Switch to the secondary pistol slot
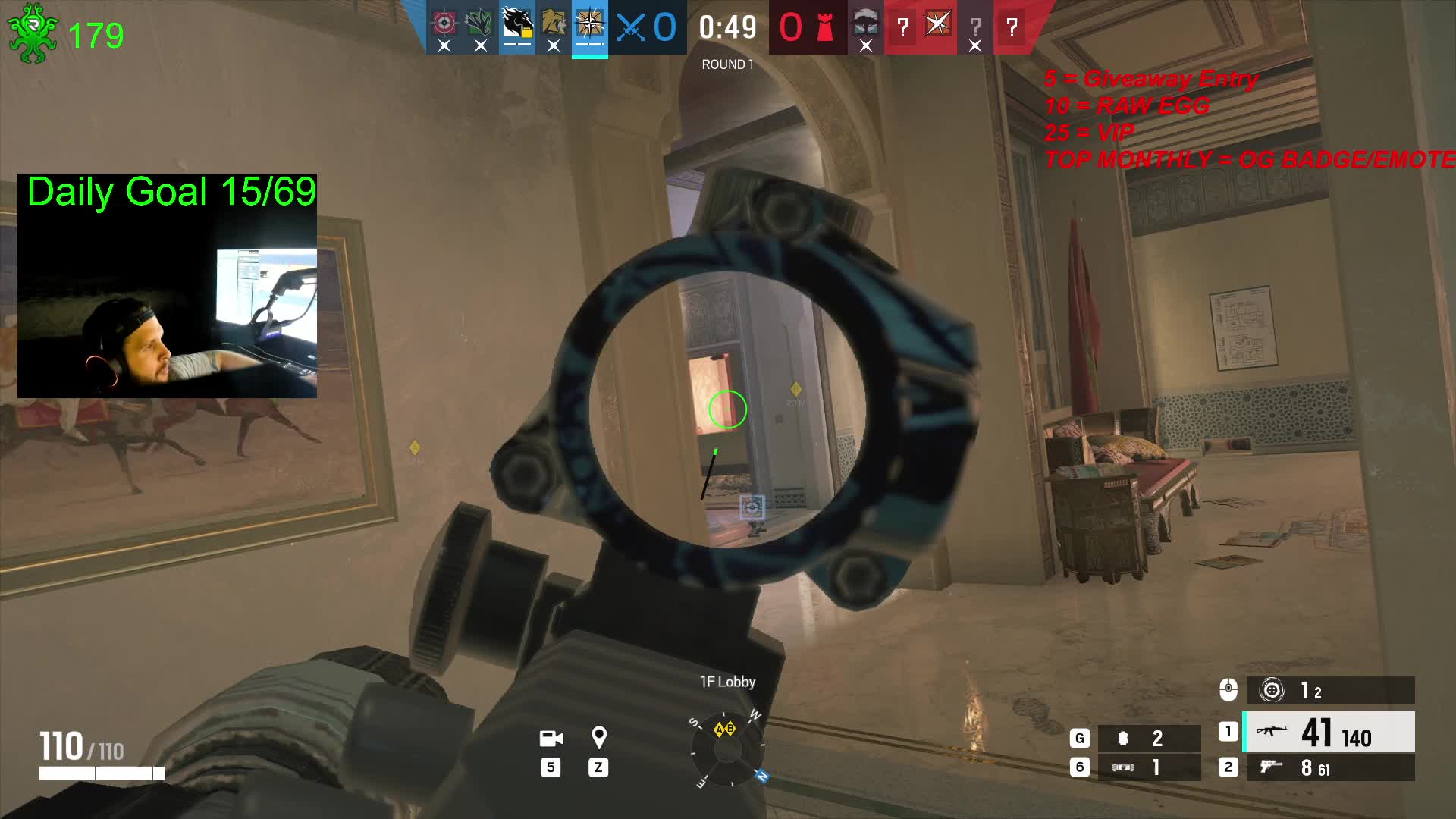This screenshot has height=819, width=1456. [1329, 768]
